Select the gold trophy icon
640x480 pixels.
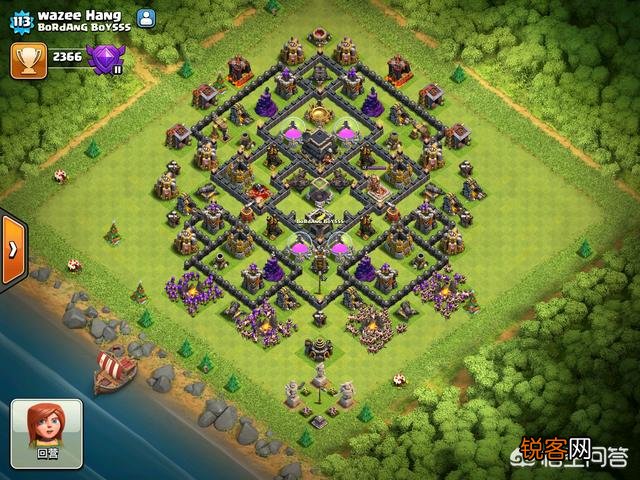coord(26,59)
